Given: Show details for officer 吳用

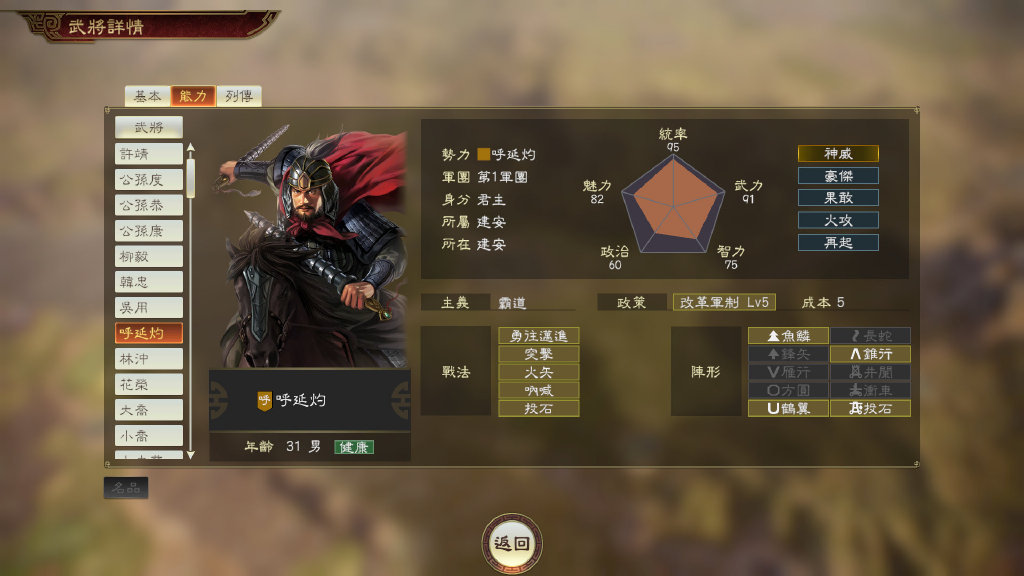Looking at the screenshot, I should click(x=148, y=308).
